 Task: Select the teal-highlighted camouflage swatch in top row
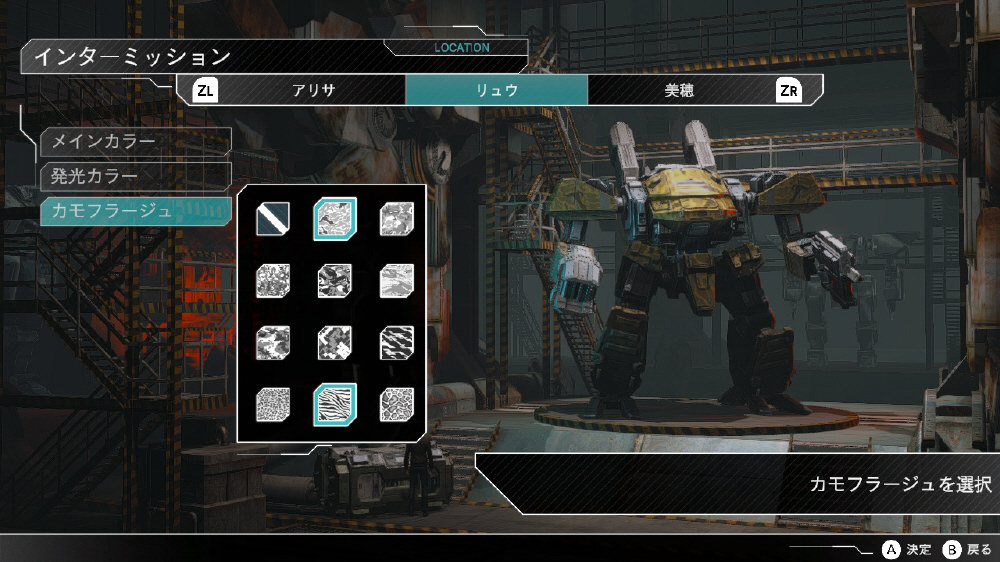click(x=335, y=218)
